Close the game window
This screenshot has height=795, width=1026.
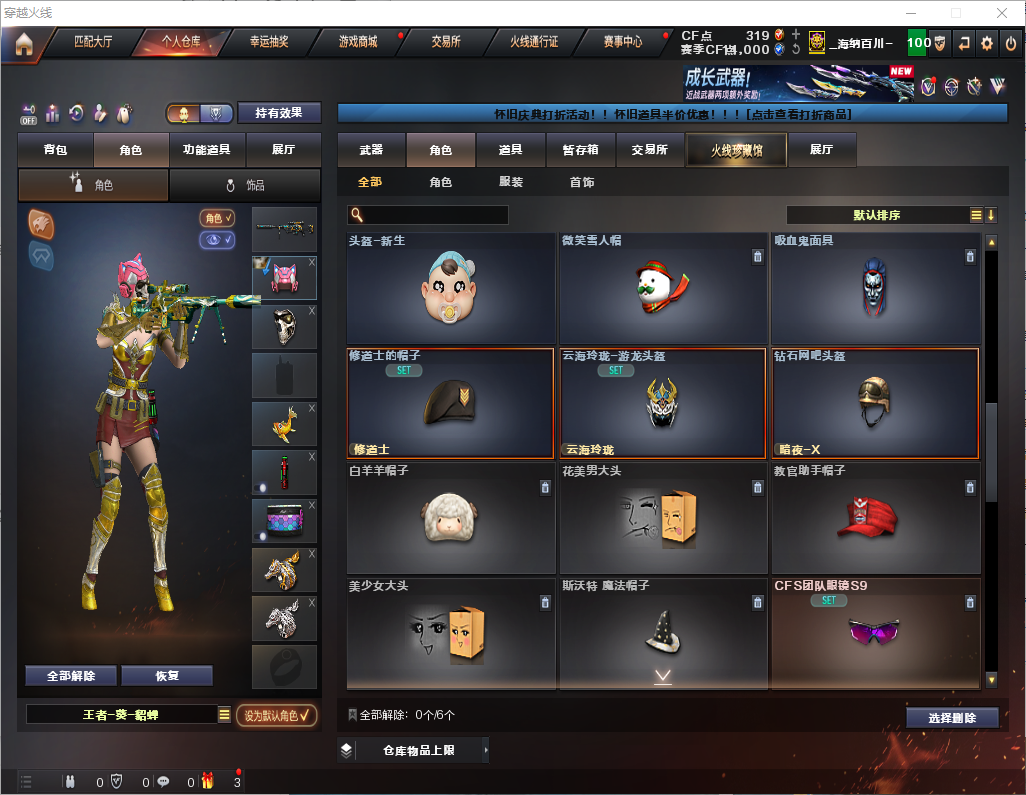(1001, 12)
